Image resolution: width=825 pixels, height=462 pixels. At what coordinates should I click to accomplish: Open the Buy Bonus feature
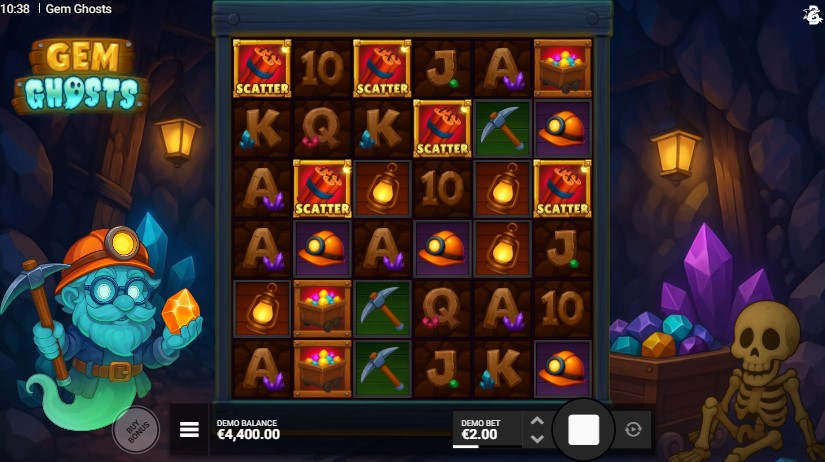point(134,429)
